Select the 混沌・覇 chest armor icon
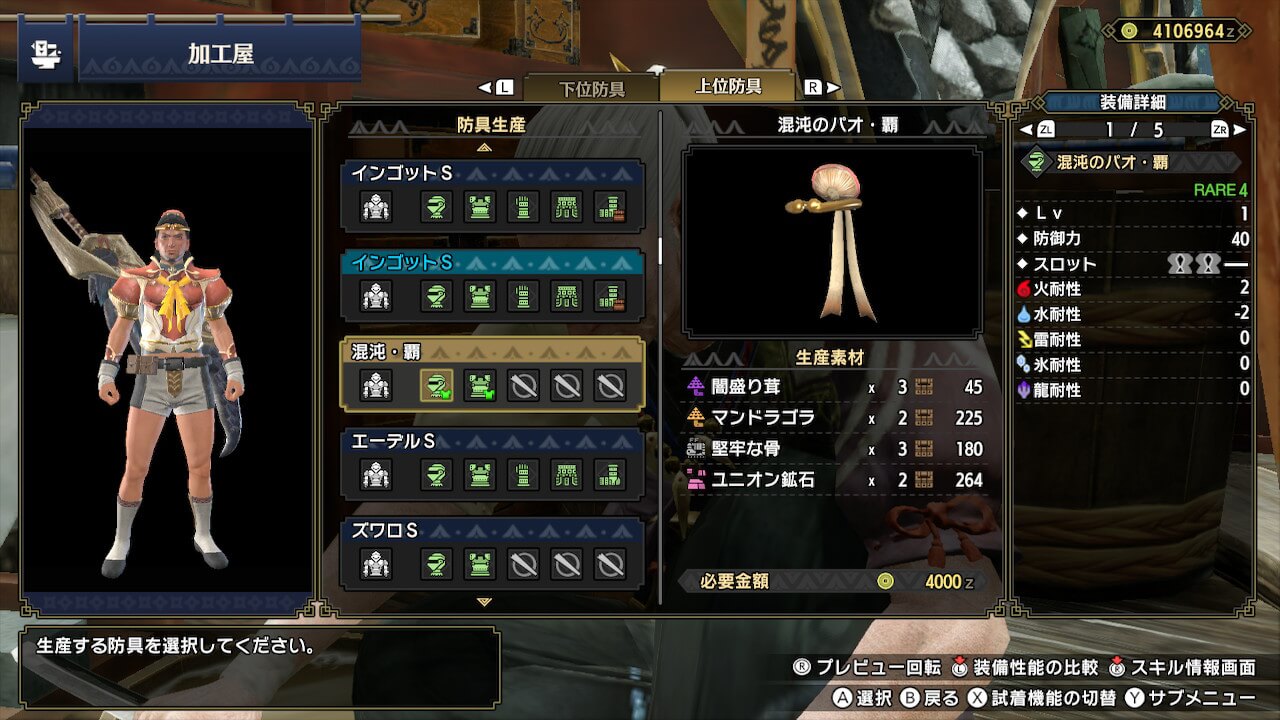The height and width of the screenshot is (720, 1280). click(x=480, y=385)
